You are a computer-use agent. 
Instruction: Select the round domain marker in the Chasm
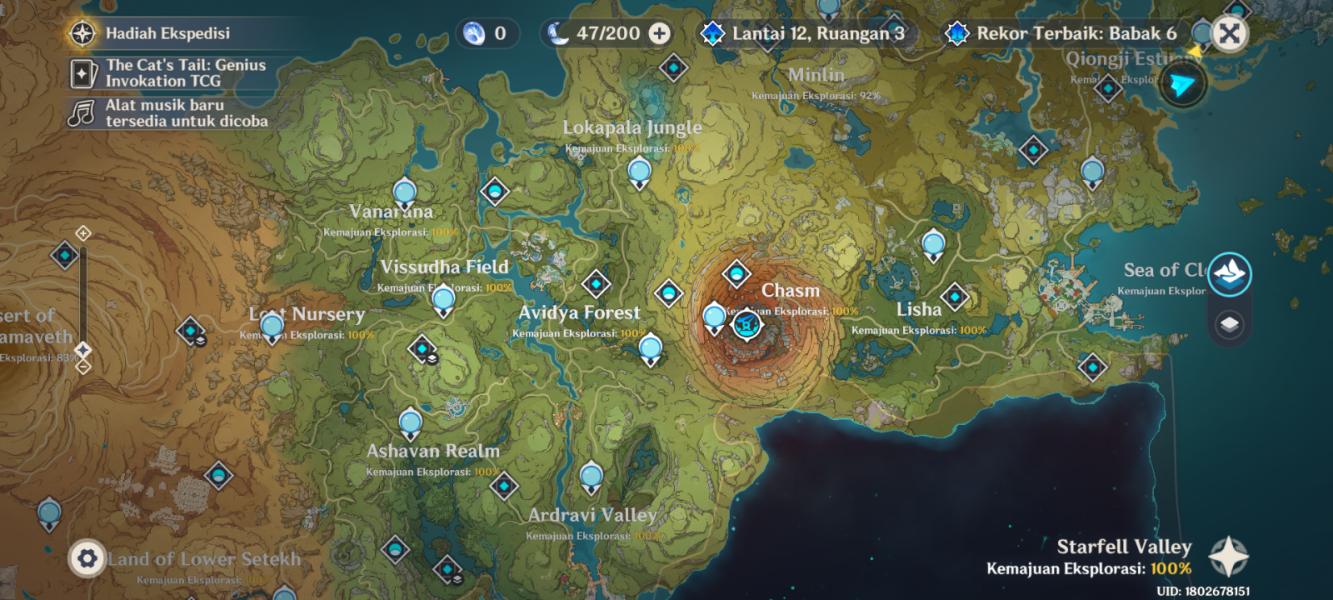click(746, 324)
